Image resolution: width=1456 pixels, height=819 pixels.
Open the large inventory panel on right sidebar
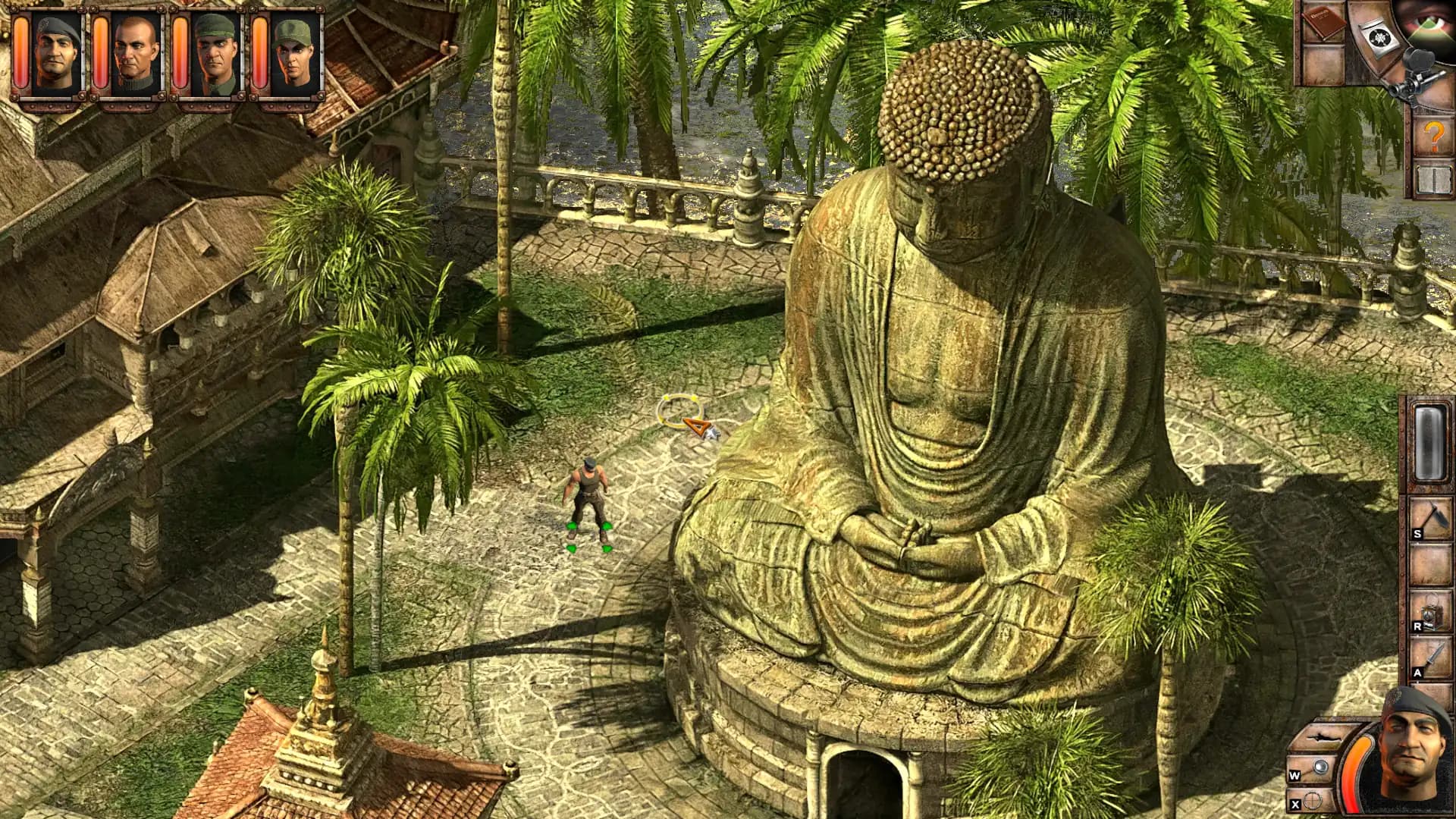pos(1429,443)
